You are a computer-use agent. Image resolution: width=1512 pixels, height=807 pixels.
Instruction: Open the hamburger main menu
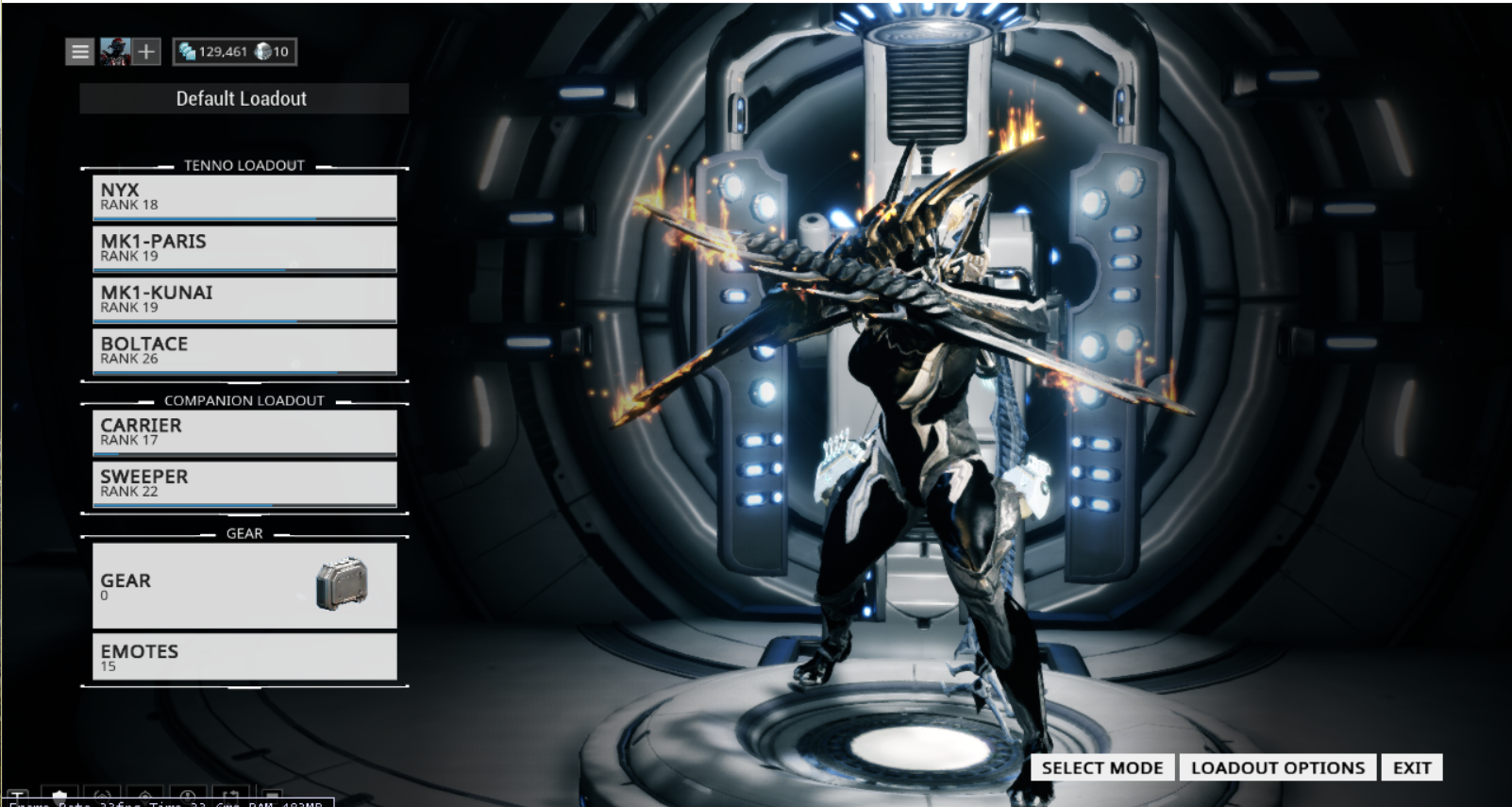click(x=80, y=52)
